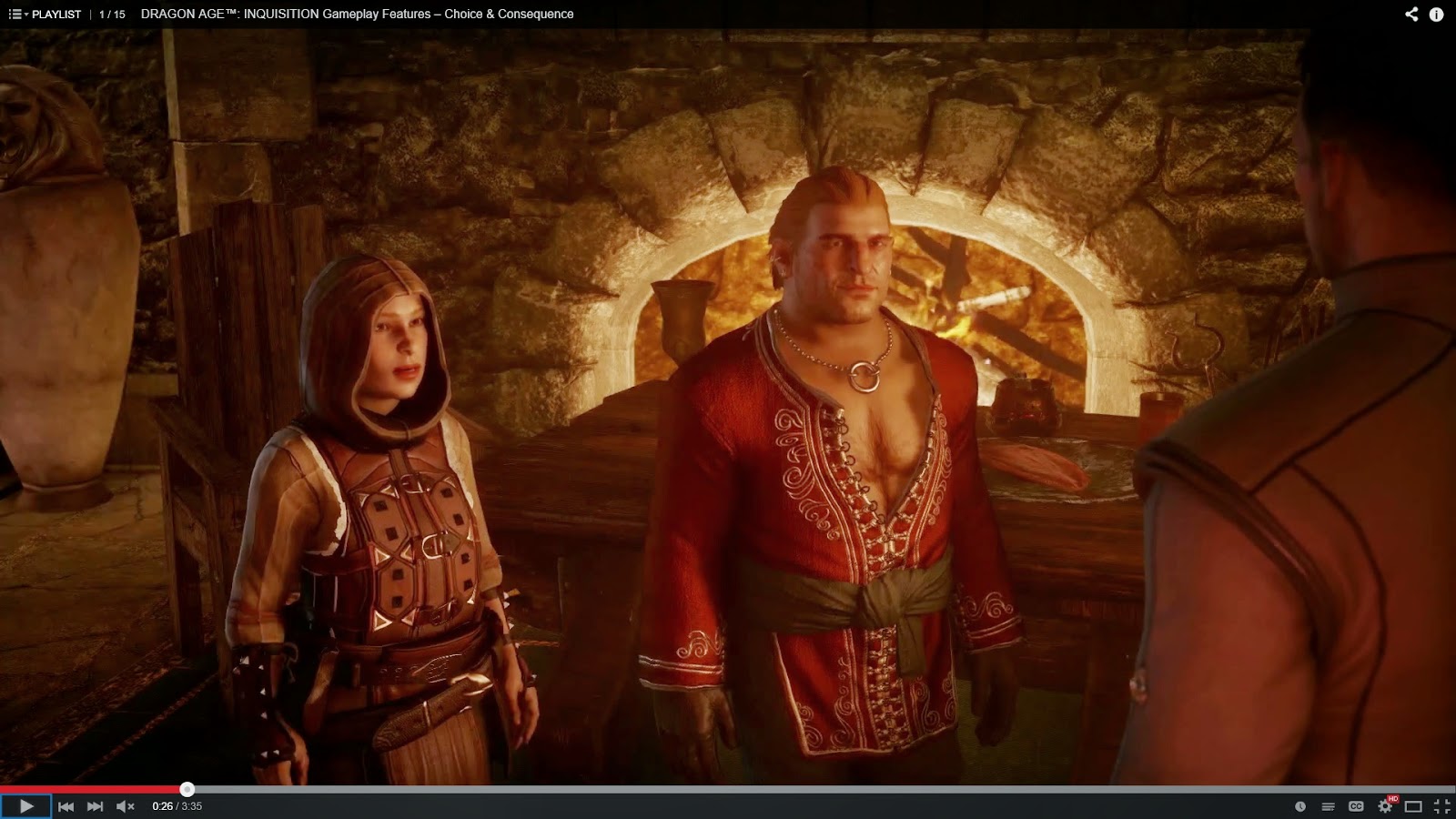Activate theater mode icon
Image resolution: width=1456 pixels, height=819 pixels.
(x=1413, y=806)
